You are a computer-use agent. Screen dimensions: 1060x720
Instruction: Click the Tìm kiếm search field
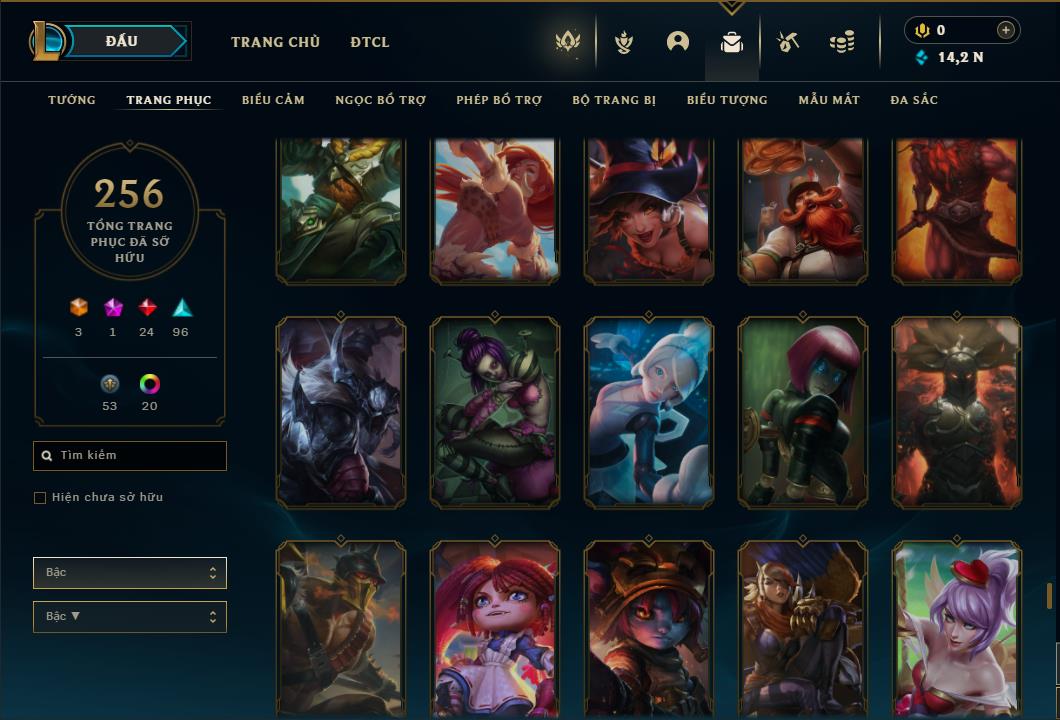[x=130, y=456]
